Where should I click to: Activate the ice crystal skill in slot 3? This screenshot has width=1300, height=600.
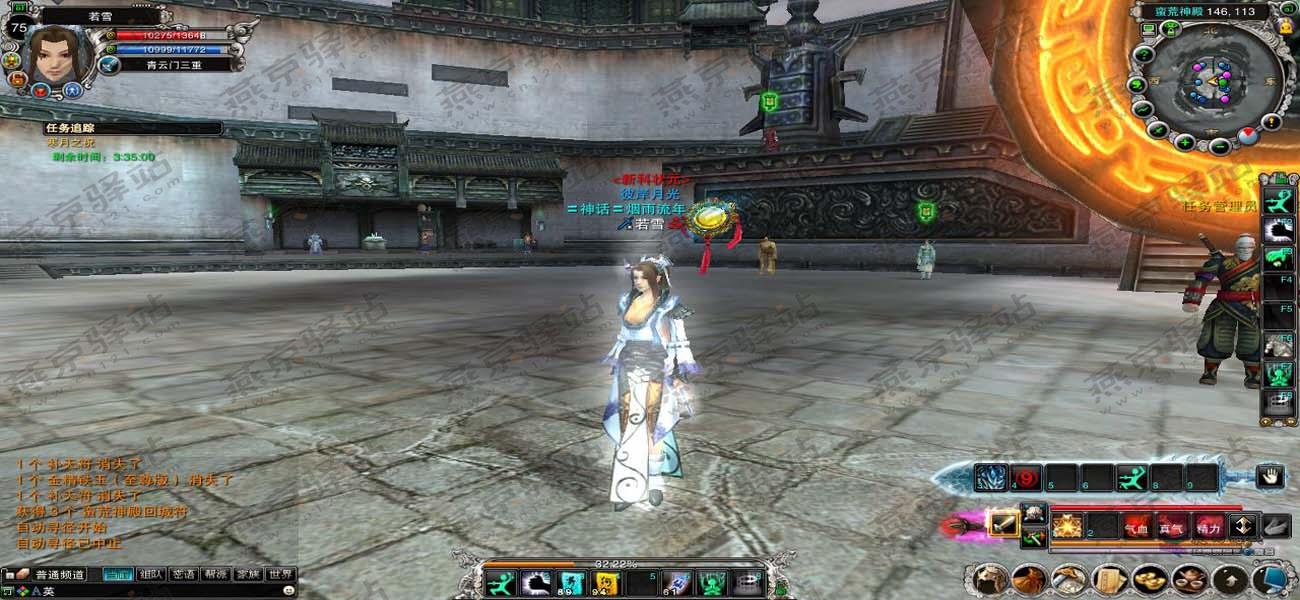[x=991, y=479]
